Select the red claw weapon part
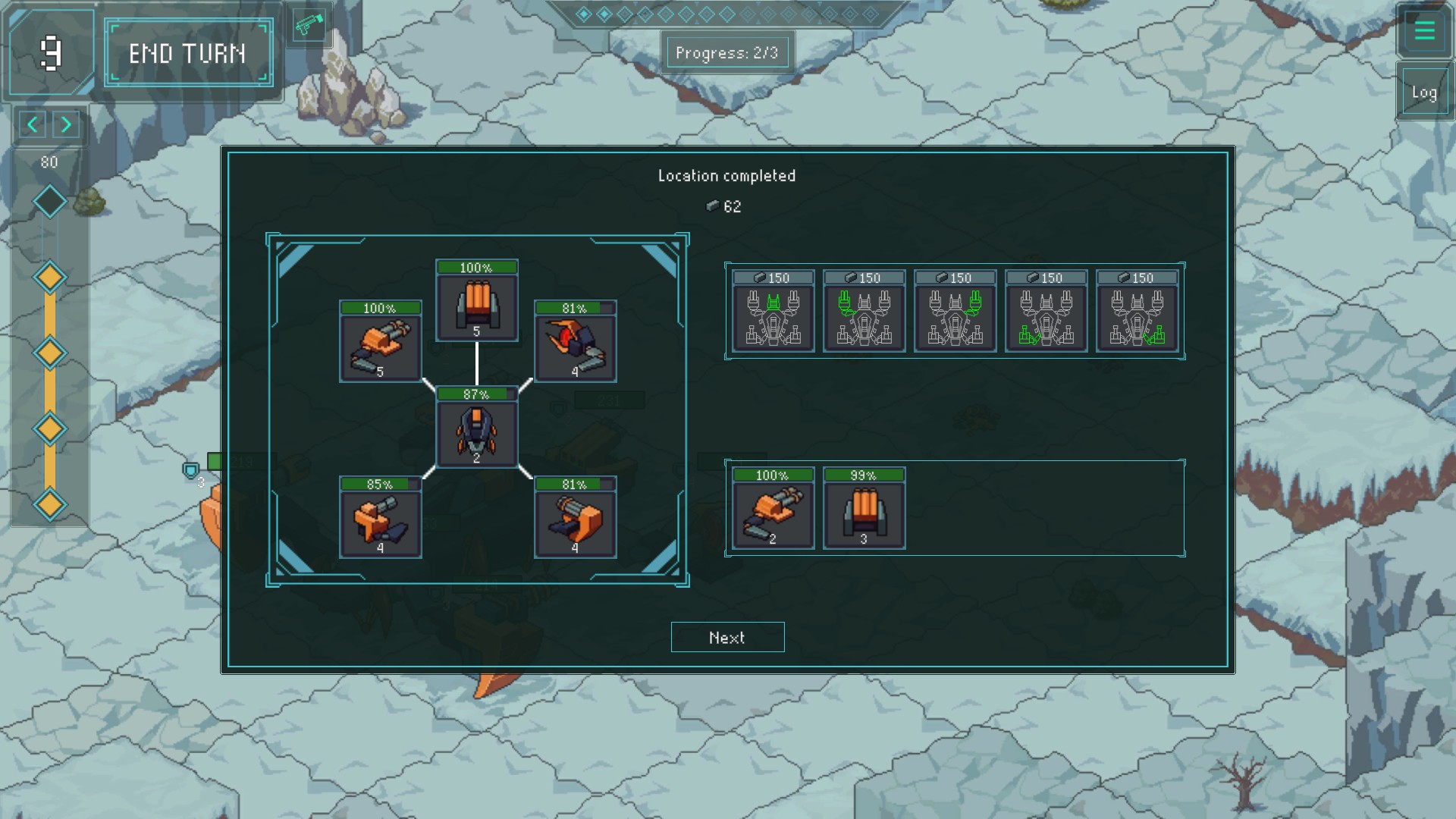 coord(575,342)
